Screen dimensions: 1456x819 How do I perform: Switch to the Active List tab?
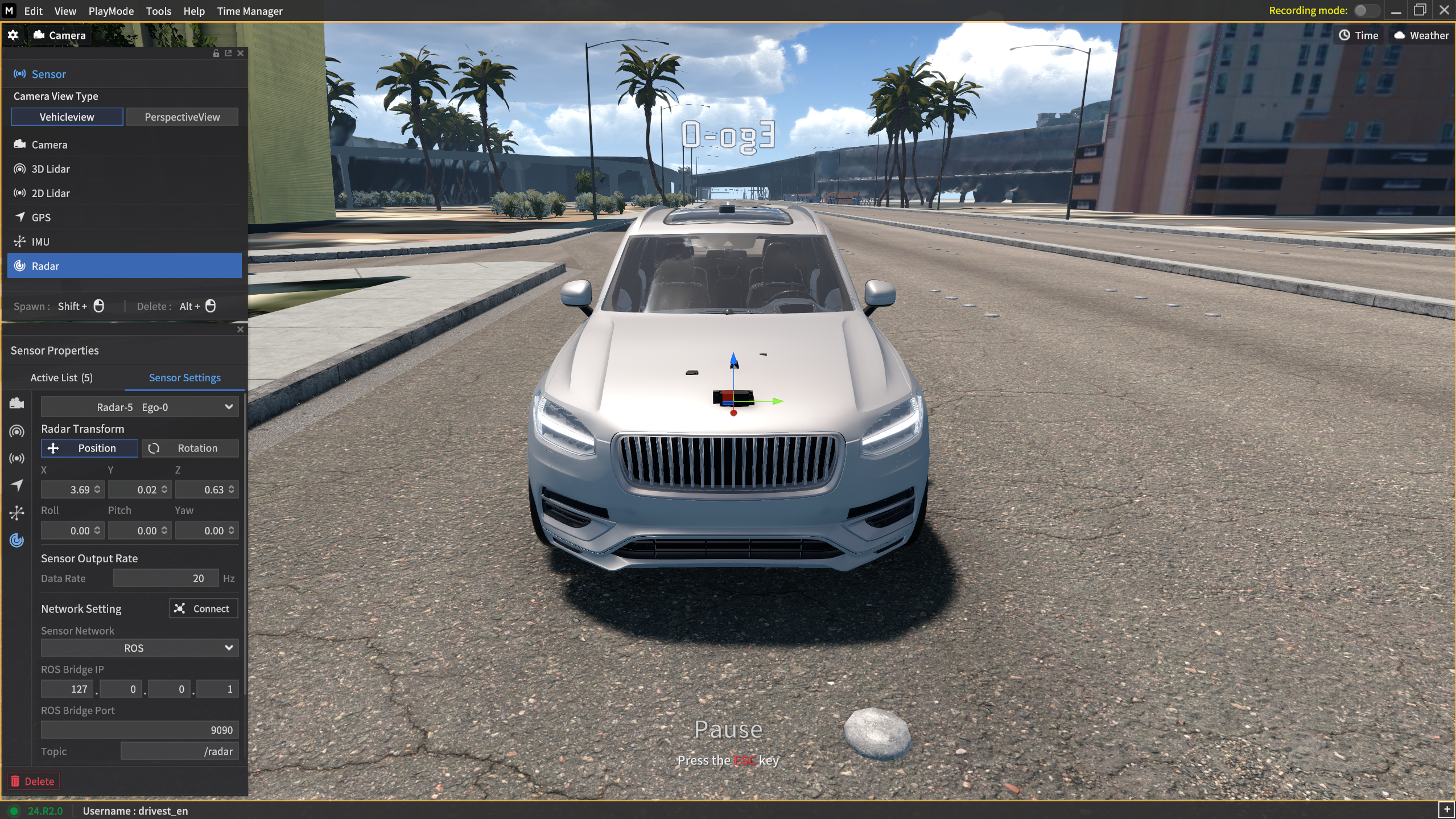pyautogui.click(x=61, y=378)
